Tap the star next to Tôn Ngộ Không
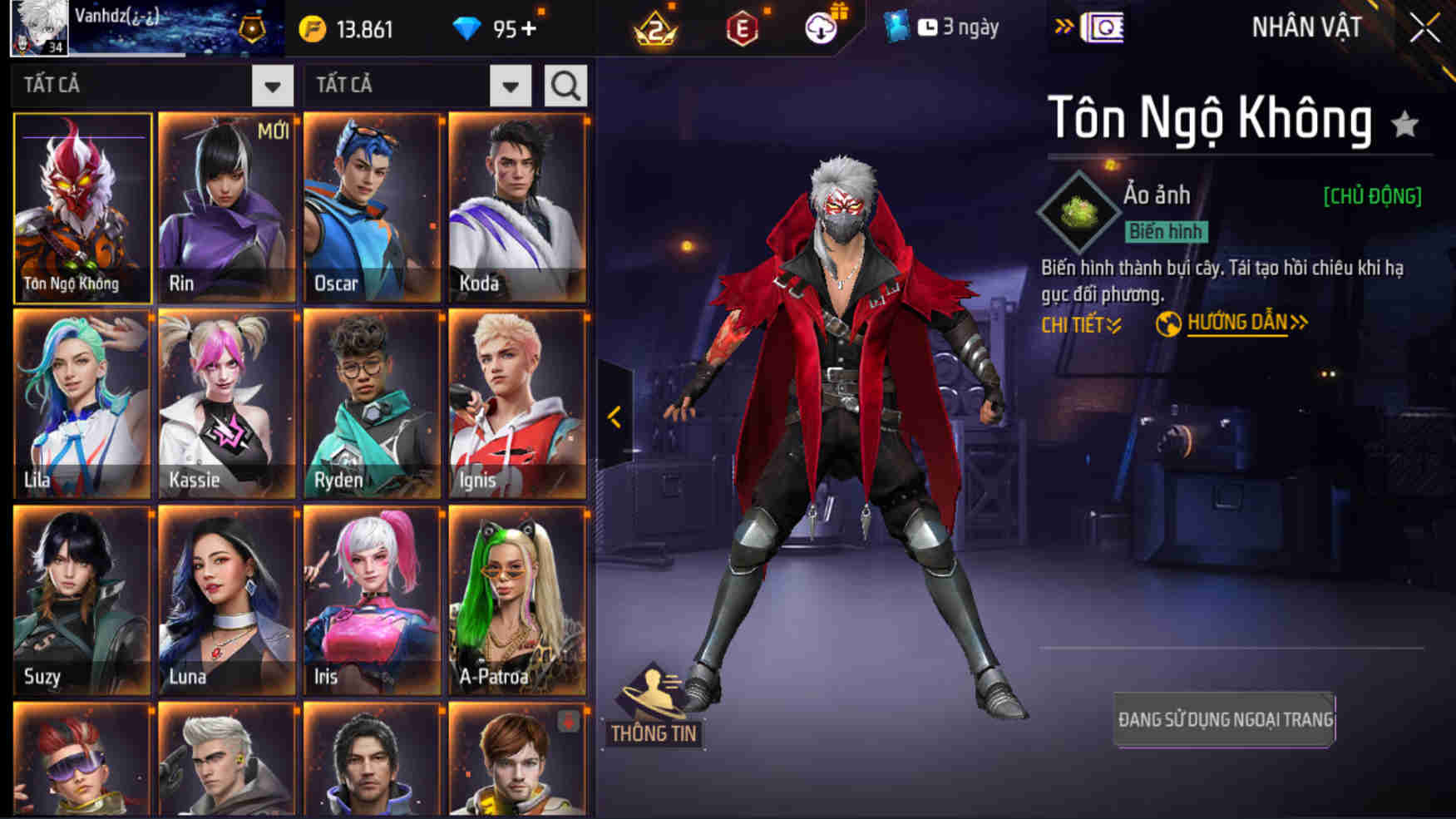 (x=1404, y=122)
